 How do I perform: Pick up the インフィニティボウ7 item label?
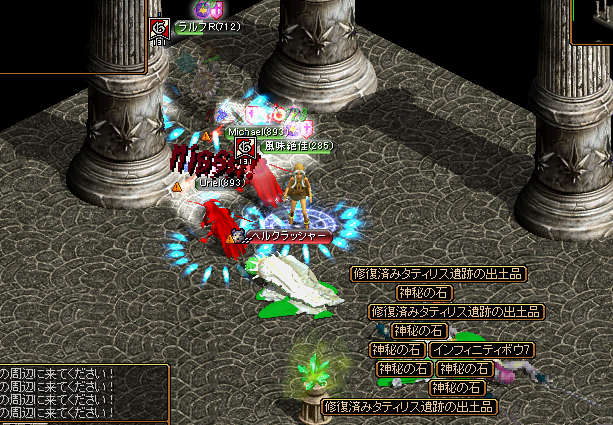pyautogui.click(x=482, y=350)
